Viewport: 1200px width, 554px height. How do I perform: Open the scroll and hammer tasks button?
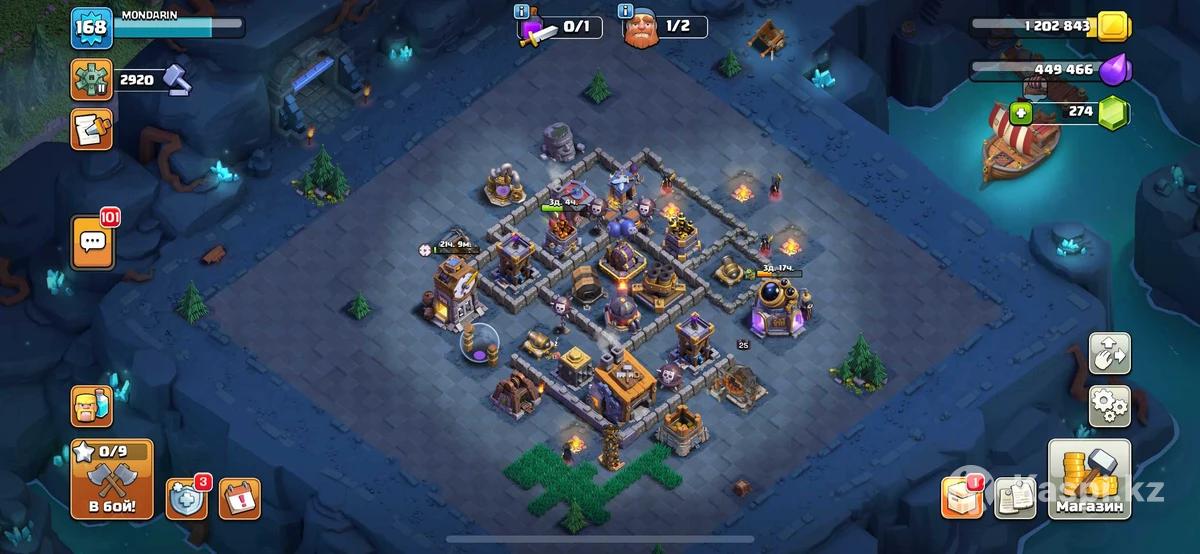click(x=90, y=130)
